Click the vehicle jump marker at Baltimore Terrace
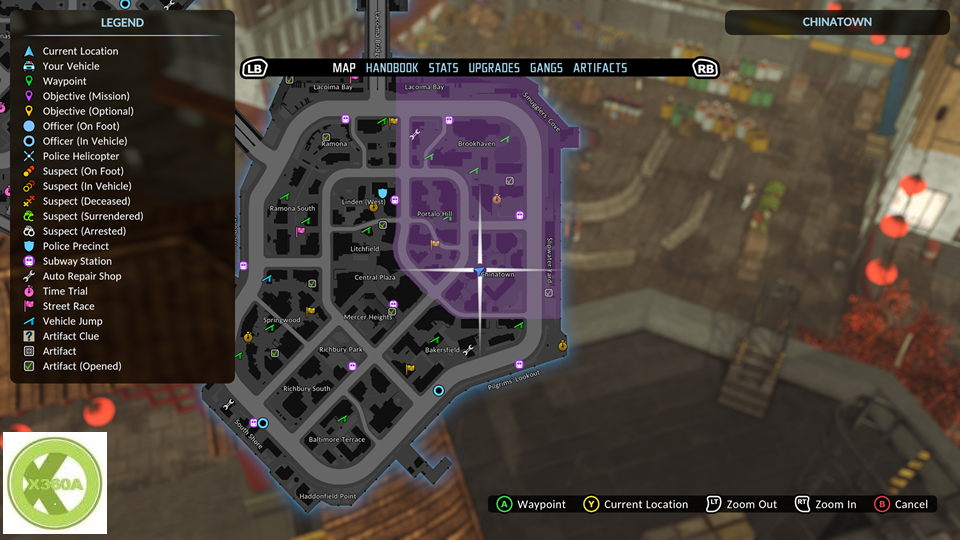 342,419
